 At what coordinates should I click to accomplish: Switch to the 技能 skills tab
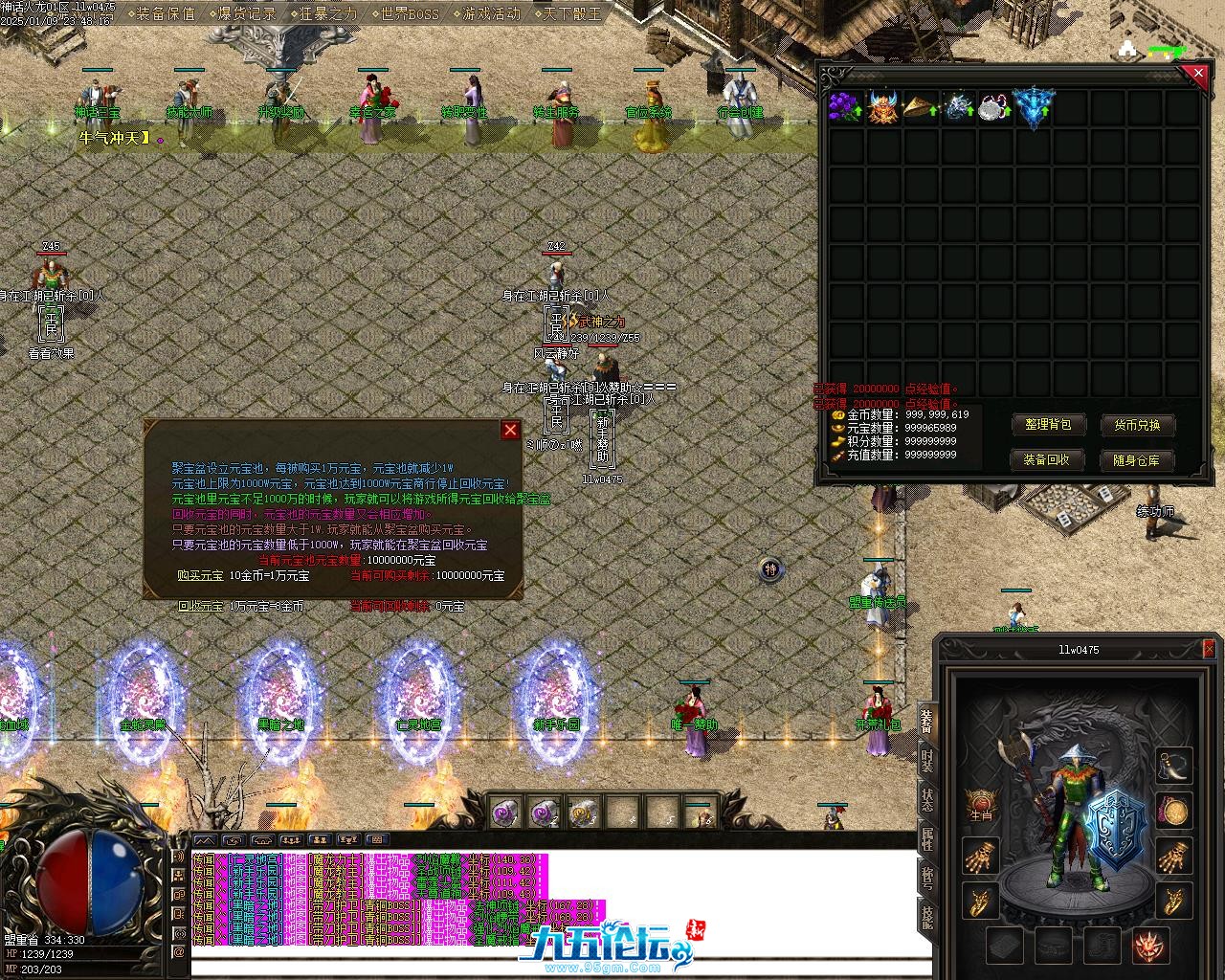[926, 916]
